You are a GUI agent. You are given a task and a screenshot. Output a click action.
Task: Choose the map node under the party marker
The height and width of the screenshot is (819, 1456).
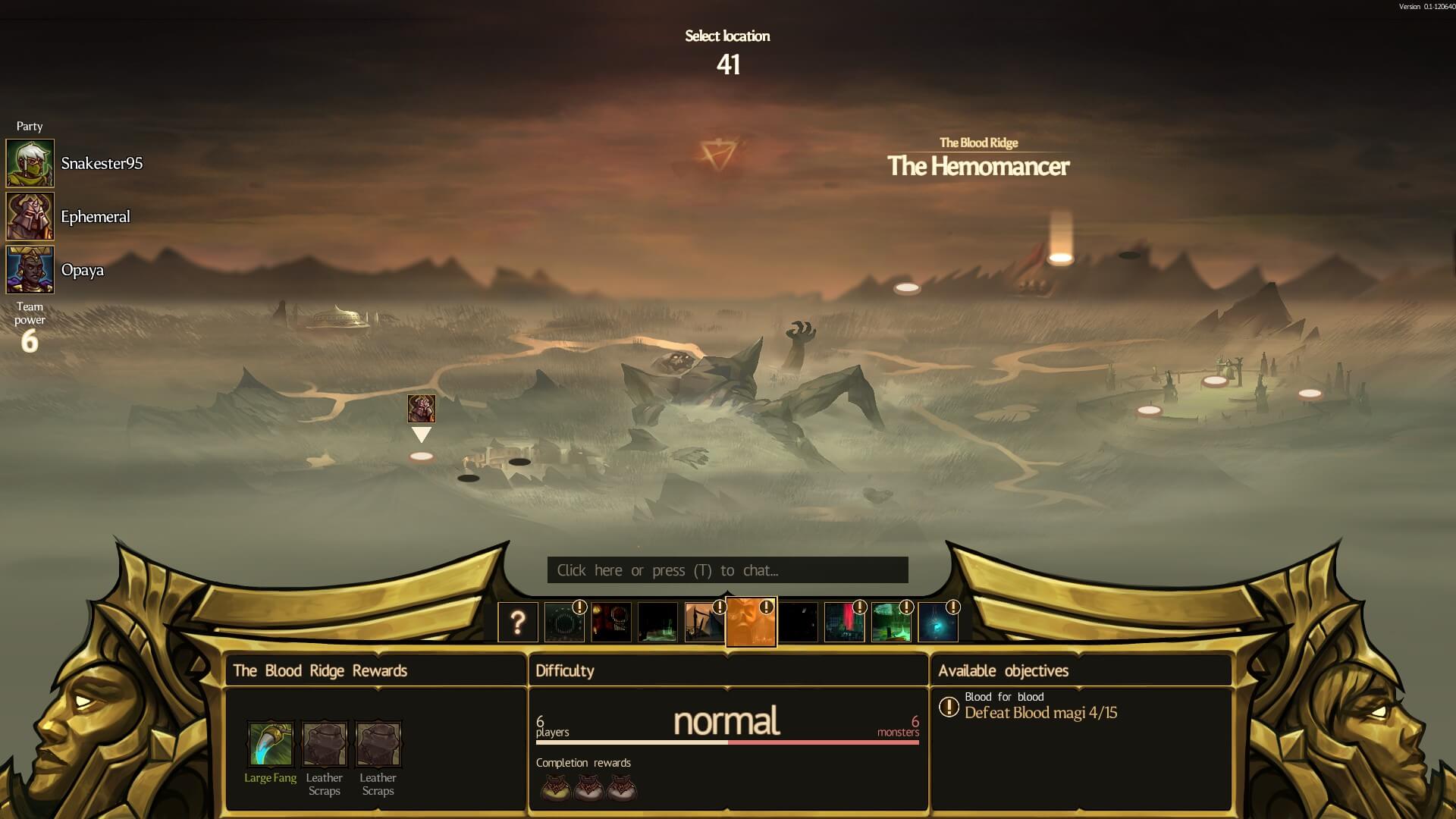[422, 457]
